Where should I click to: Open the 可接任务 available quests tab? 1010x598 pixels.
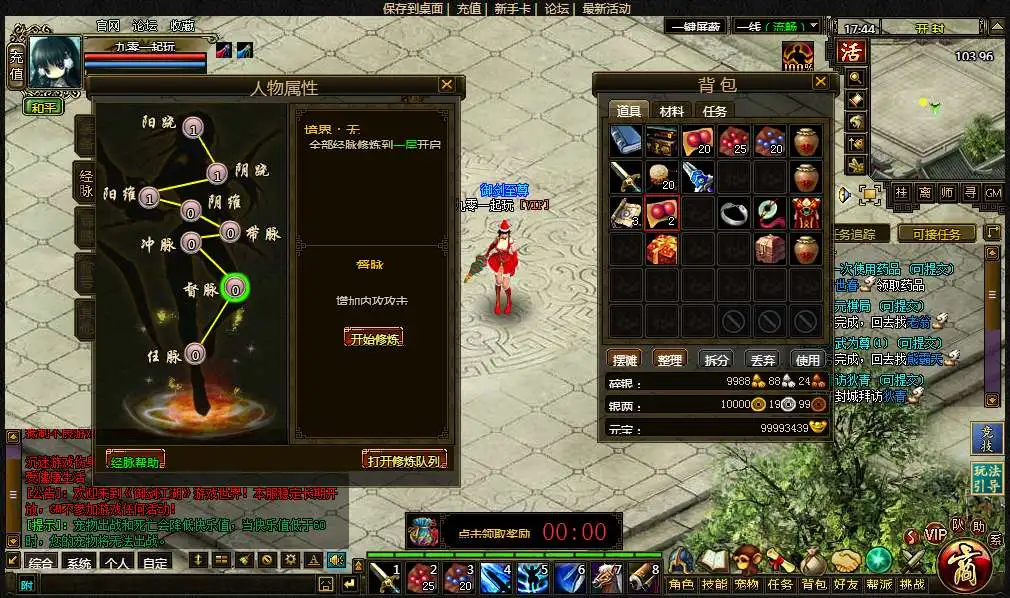936,234
